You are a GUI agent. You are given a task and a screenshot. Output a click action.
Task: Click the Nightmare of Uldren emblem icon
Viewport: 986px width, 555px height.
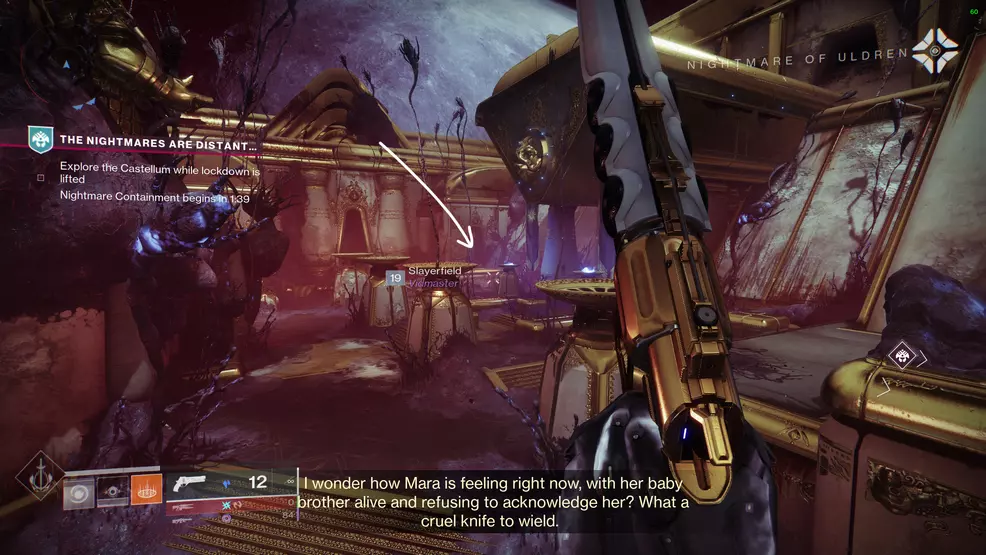coord(934,51)
